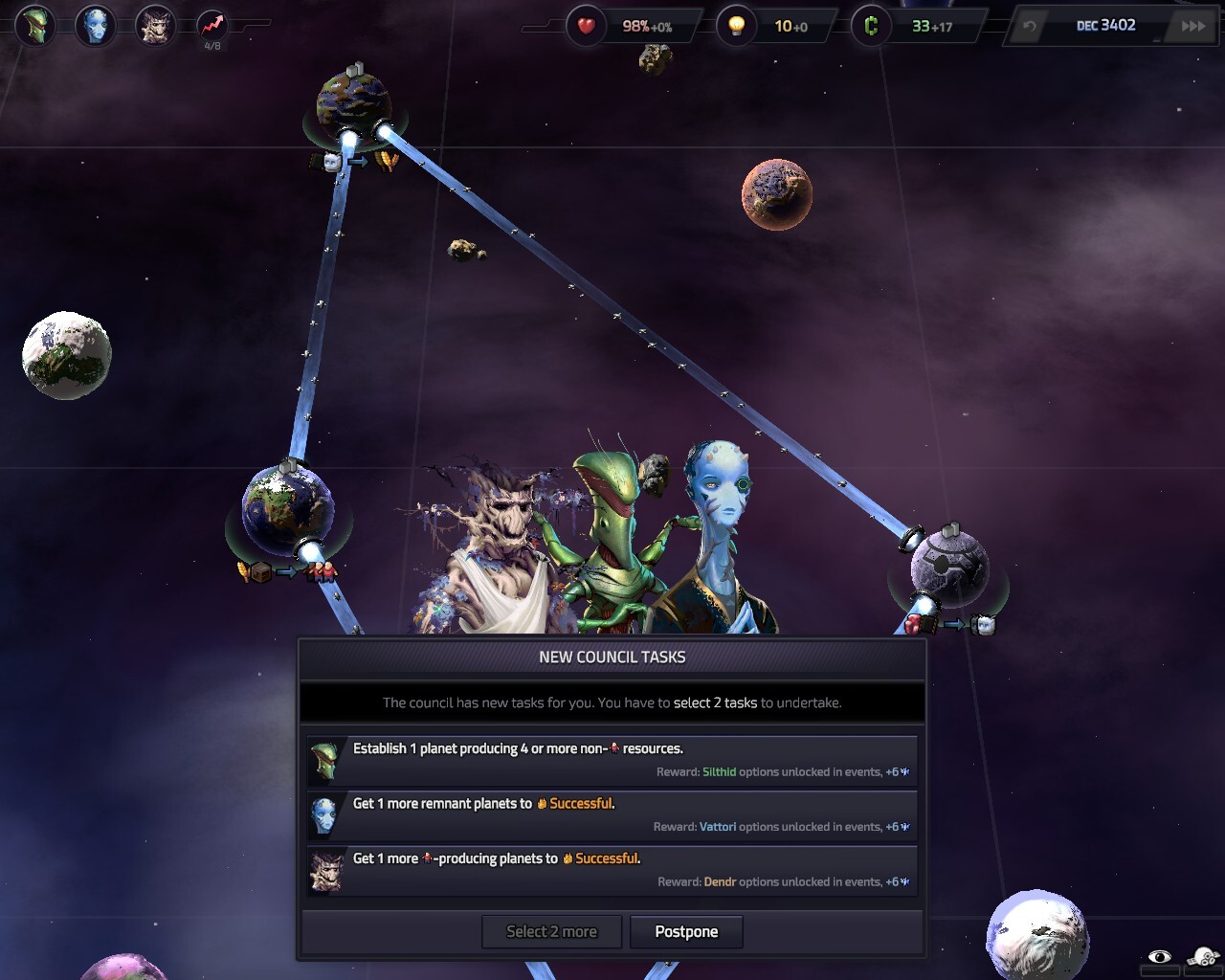Click the red growth arrow icon
The width and height of the screenshot is (1225, 980).
click(x=212, y=26)
